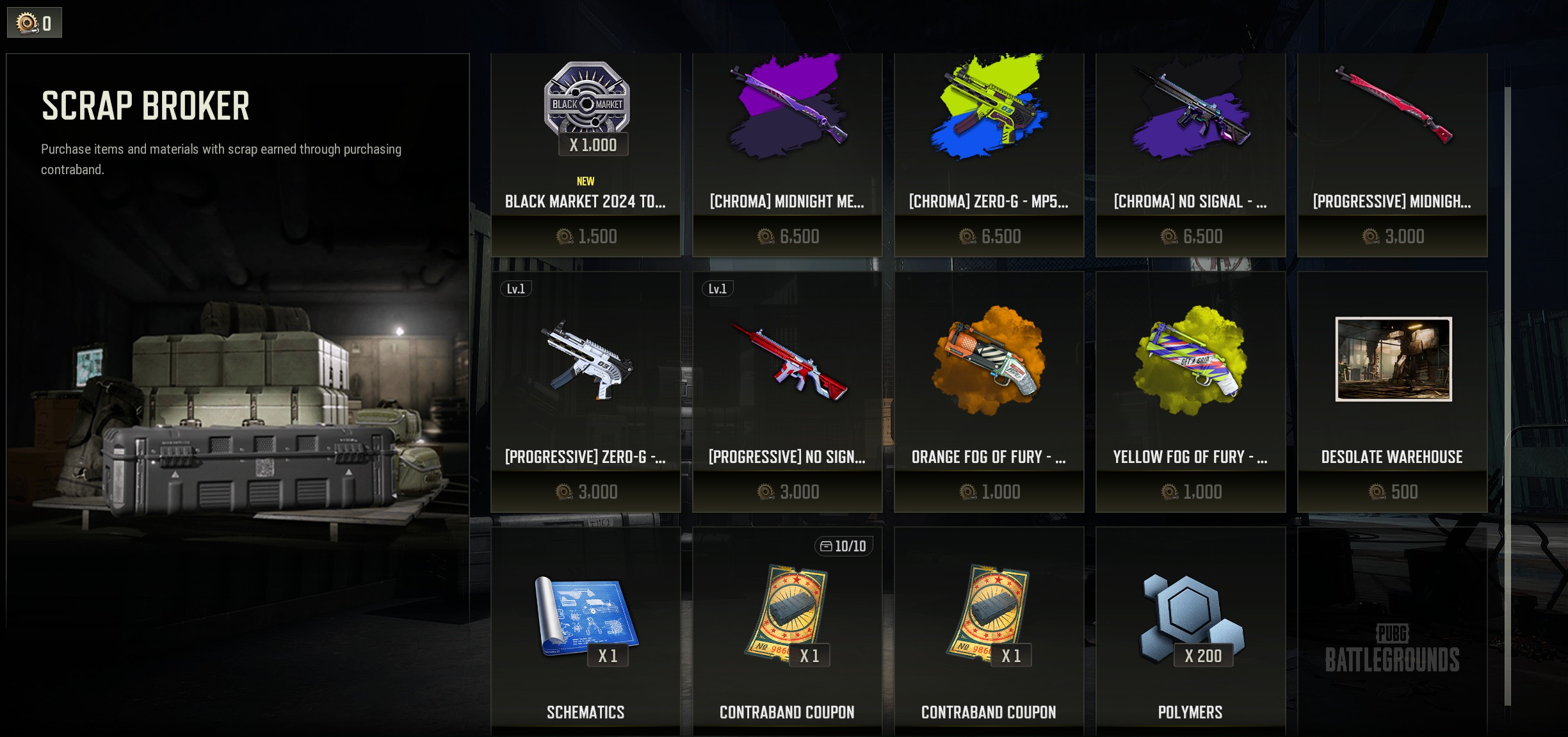Viewport: 1568px width, 737px height.
Task: Choose the Orange Fog of Fury item
Action: pyautogui.click(x=989, y=391)
